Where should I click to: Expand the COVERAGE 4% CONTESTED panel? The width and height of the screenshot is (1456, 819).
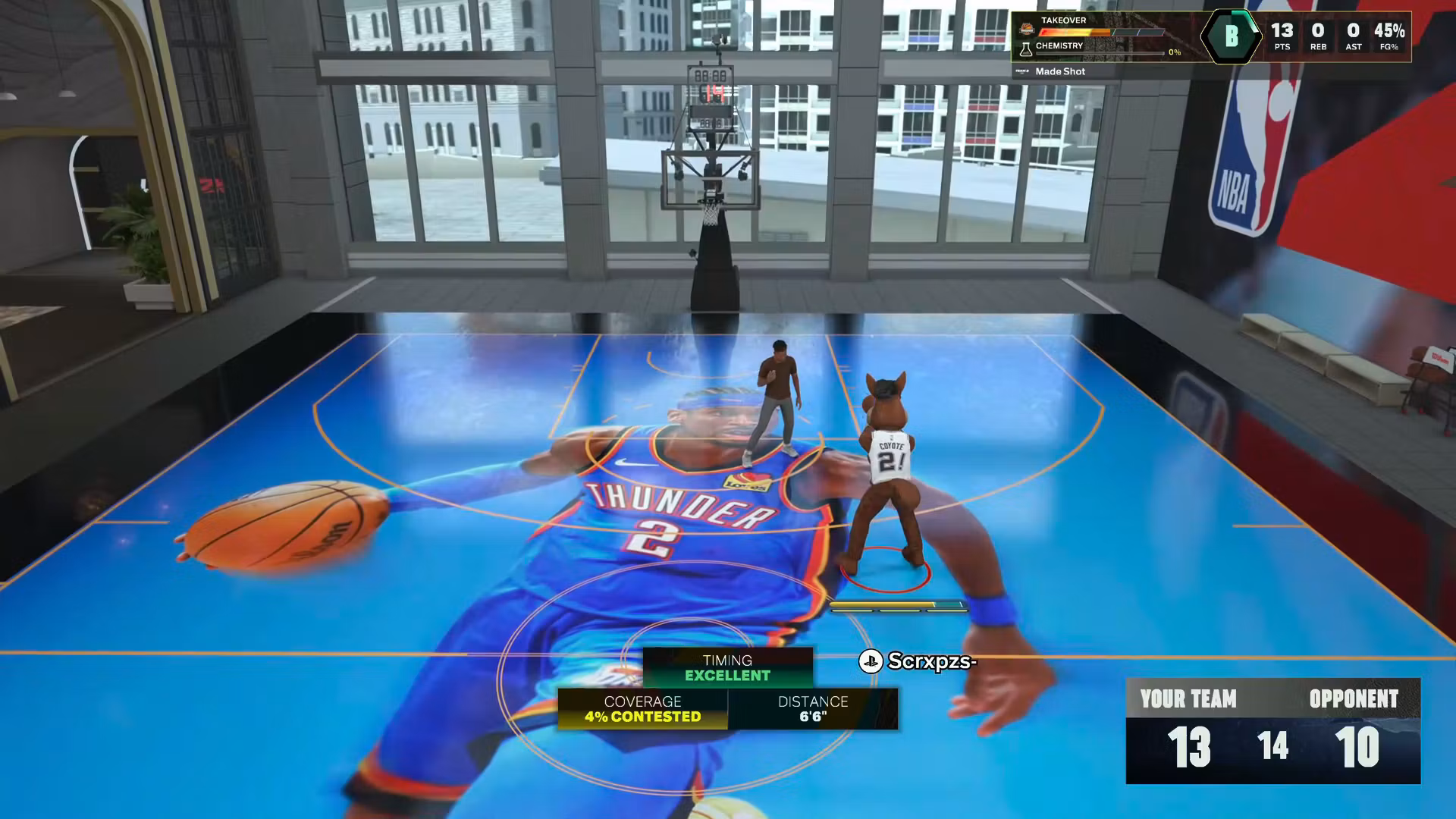[x=642, y=710]
